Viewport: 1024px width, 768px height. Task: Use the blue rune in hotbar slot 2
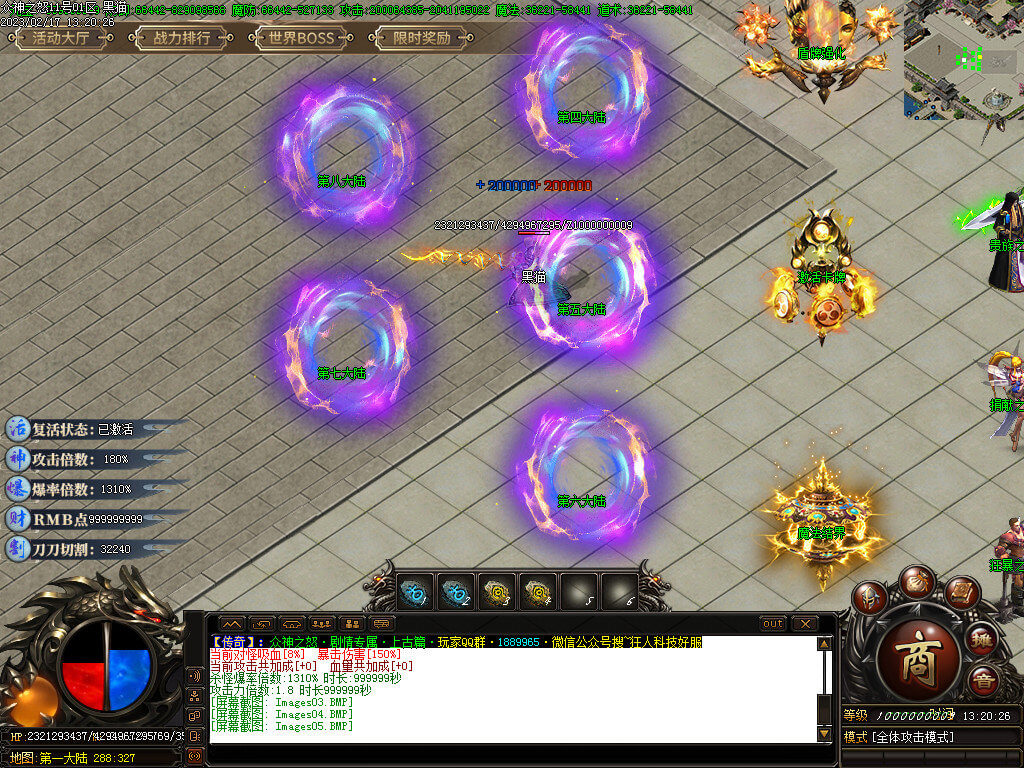(x=455, y=592)
